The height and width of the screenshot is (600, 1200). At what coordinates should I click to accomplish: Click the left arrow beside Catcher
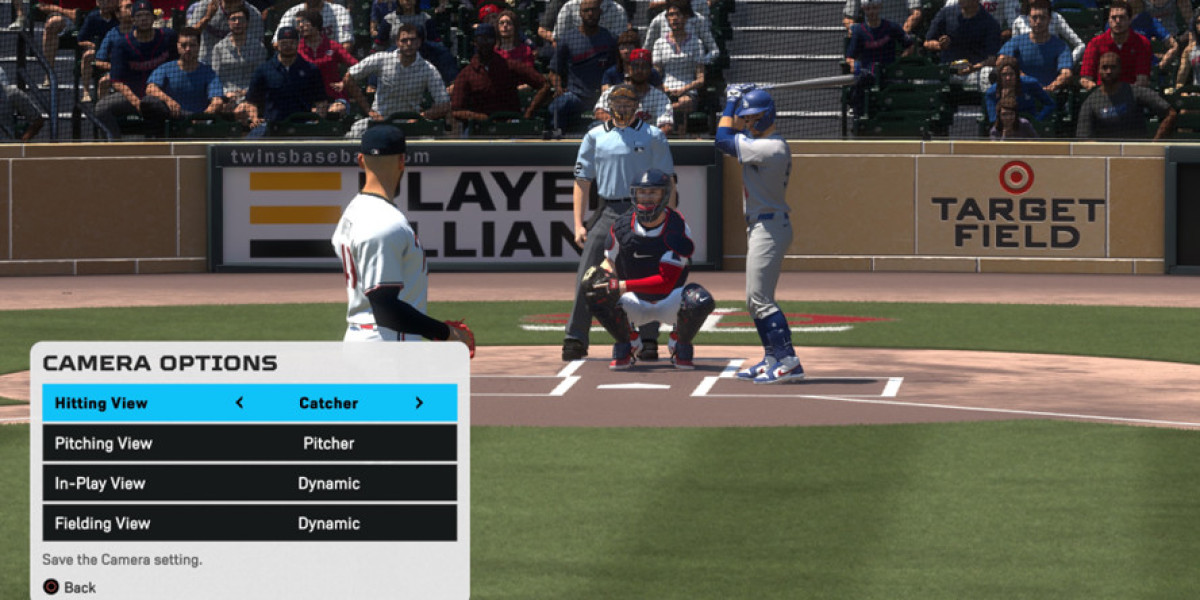[x=239, y=403]
